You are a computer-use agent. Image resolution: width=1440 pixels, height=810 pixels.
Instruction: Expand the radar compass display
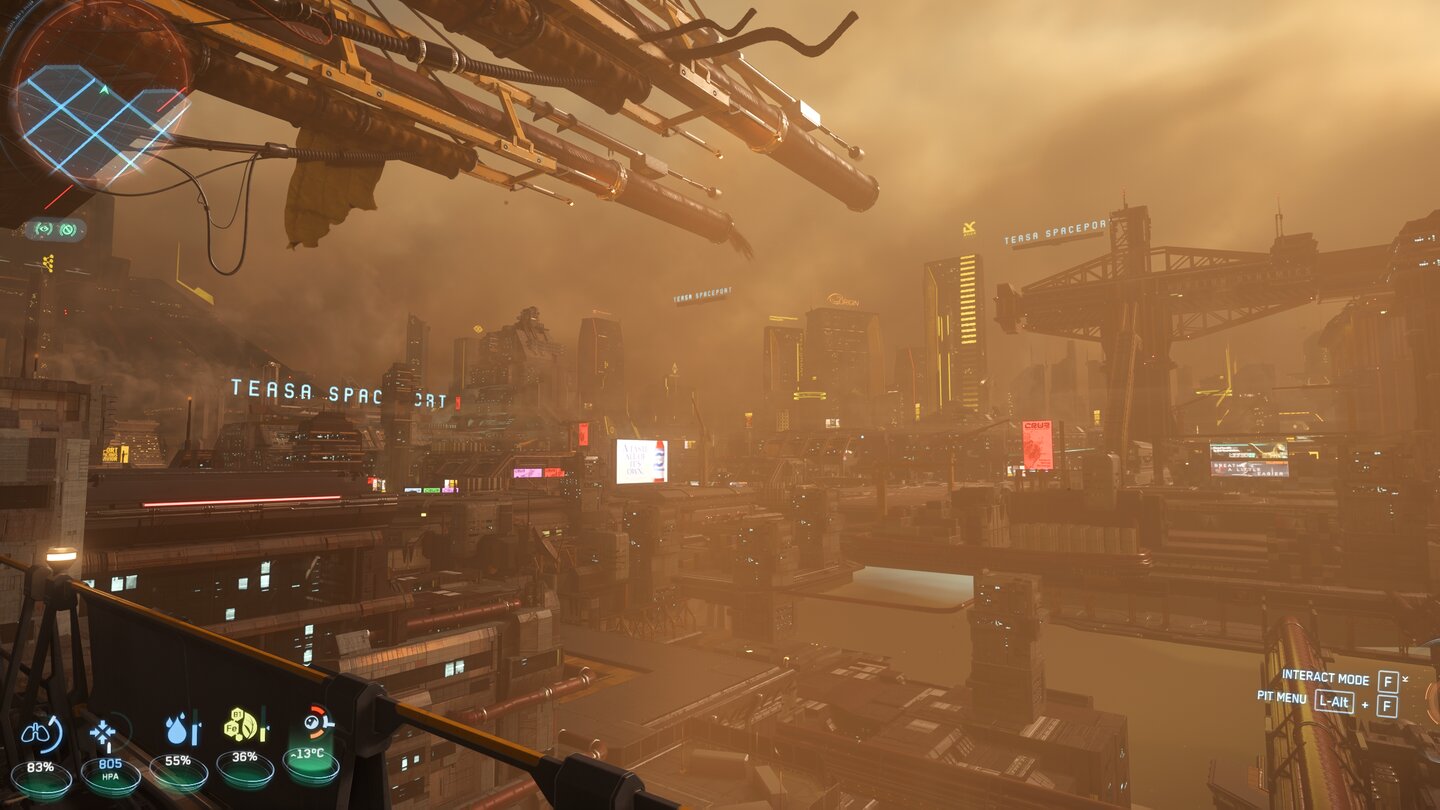coord(100,100)
